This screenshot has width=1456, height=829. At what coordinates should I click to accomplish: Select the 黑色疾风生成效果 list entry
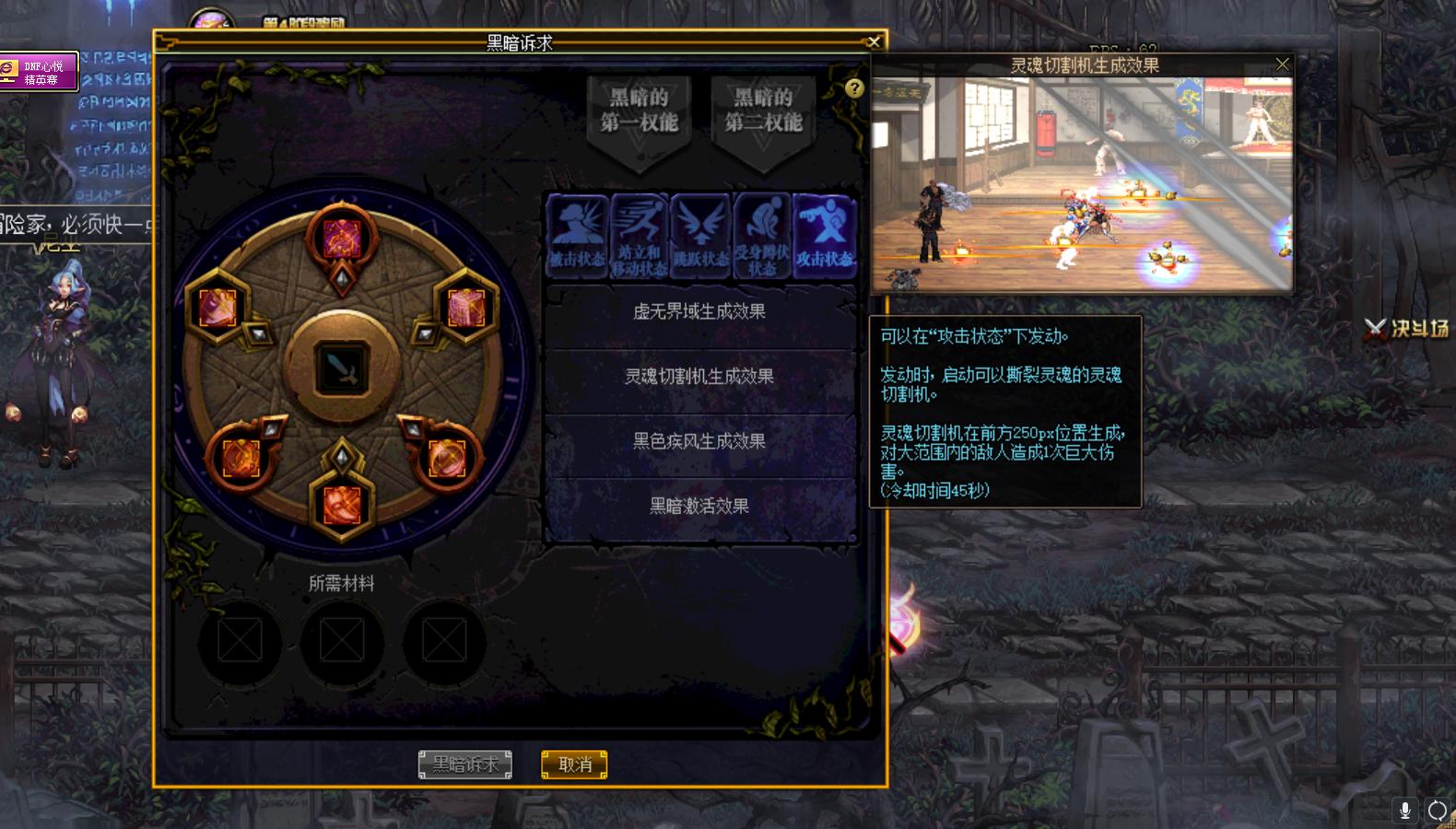pos(699,441)
